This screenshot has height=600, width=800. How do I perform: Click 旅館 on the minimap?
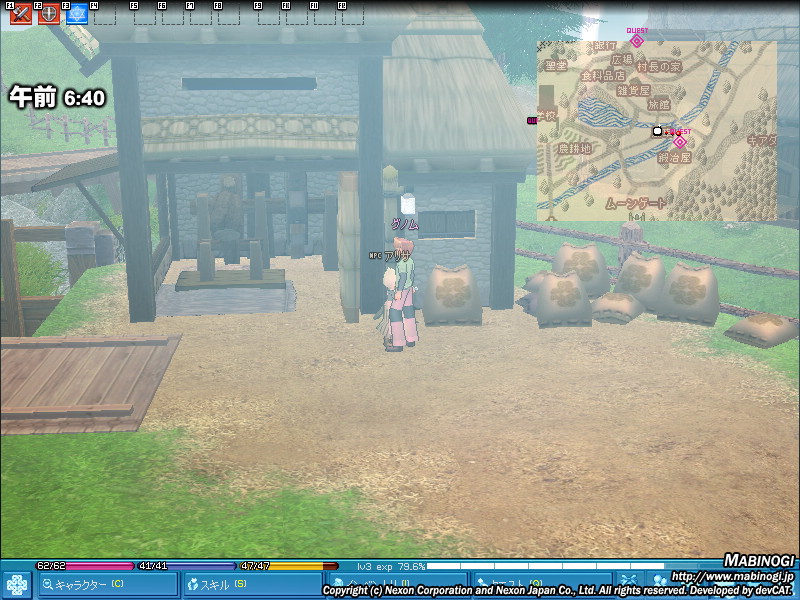coord(659,103)
